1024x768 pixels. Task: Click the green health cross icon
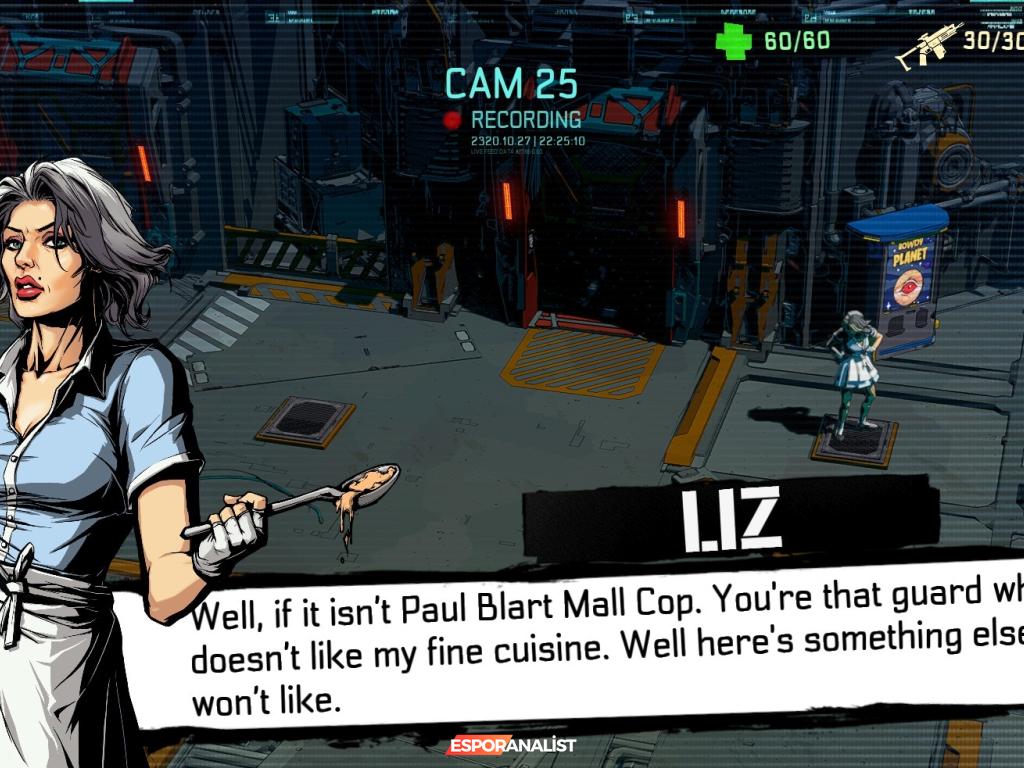coord(733,41)
